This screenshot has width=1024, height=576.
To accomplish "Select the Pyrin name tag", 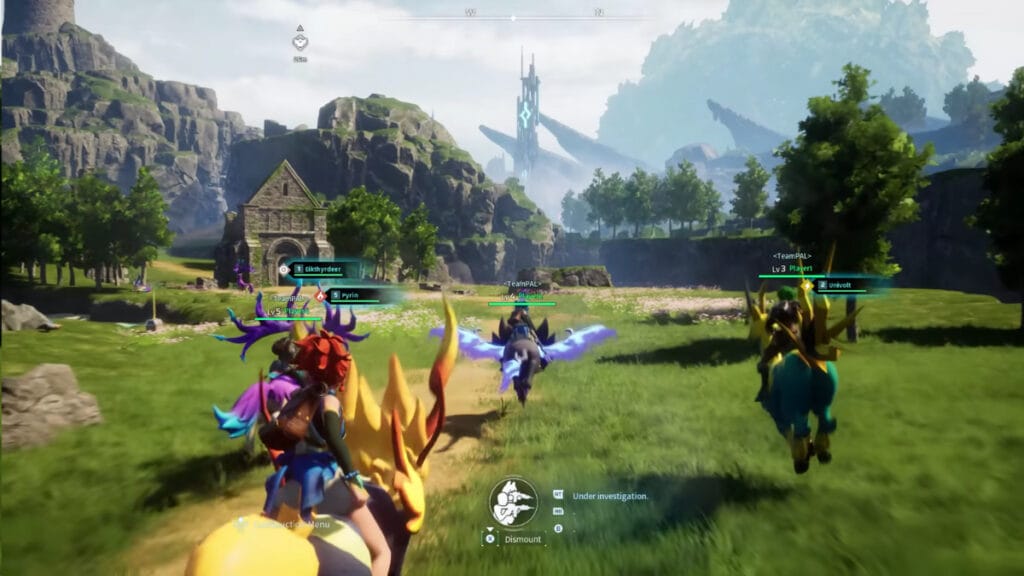I will point(357,295).
